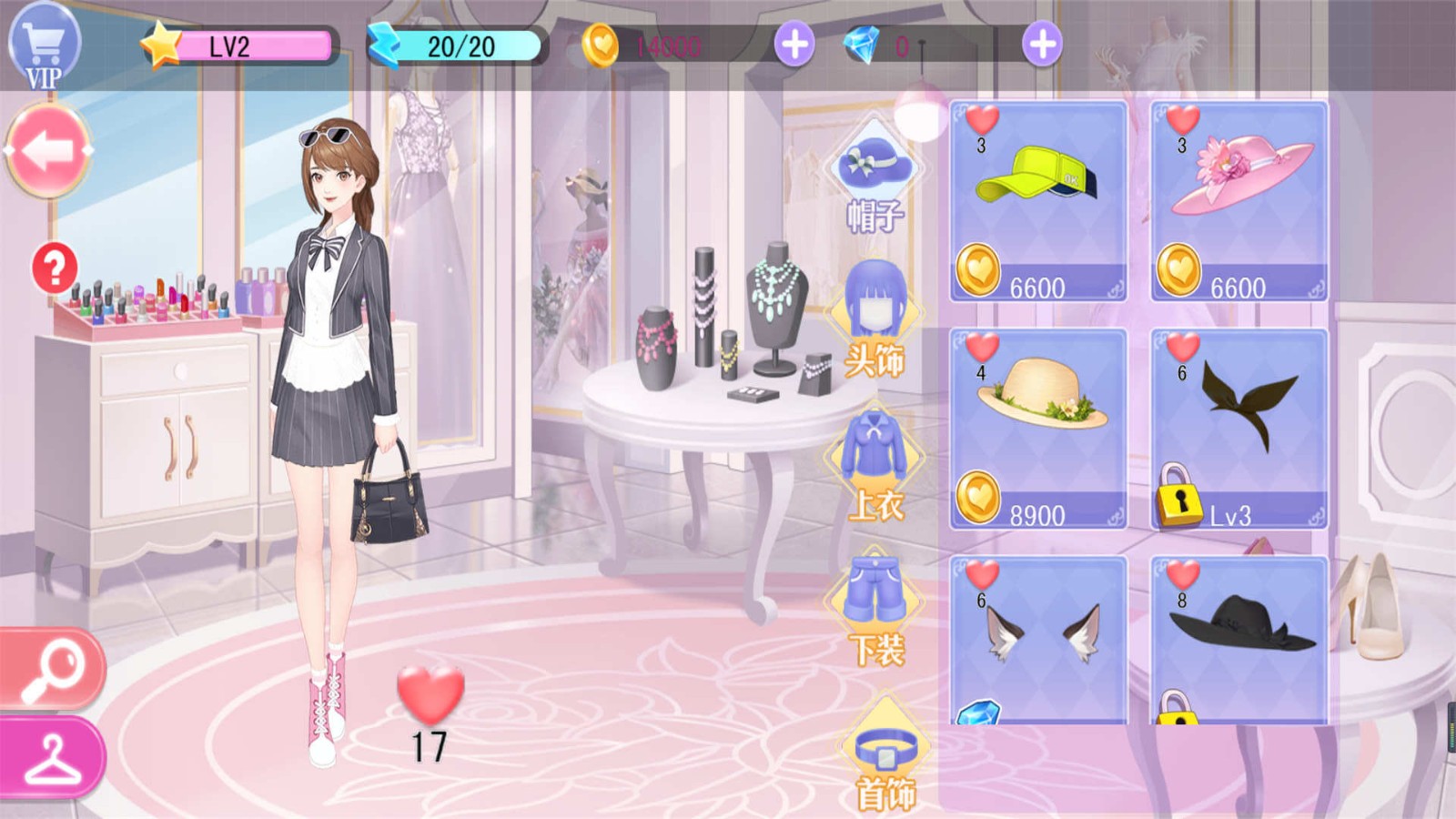Open the wardrobe hanger button
The image size is (1456, 819).
pyautogui.click(x=52, y=757)
